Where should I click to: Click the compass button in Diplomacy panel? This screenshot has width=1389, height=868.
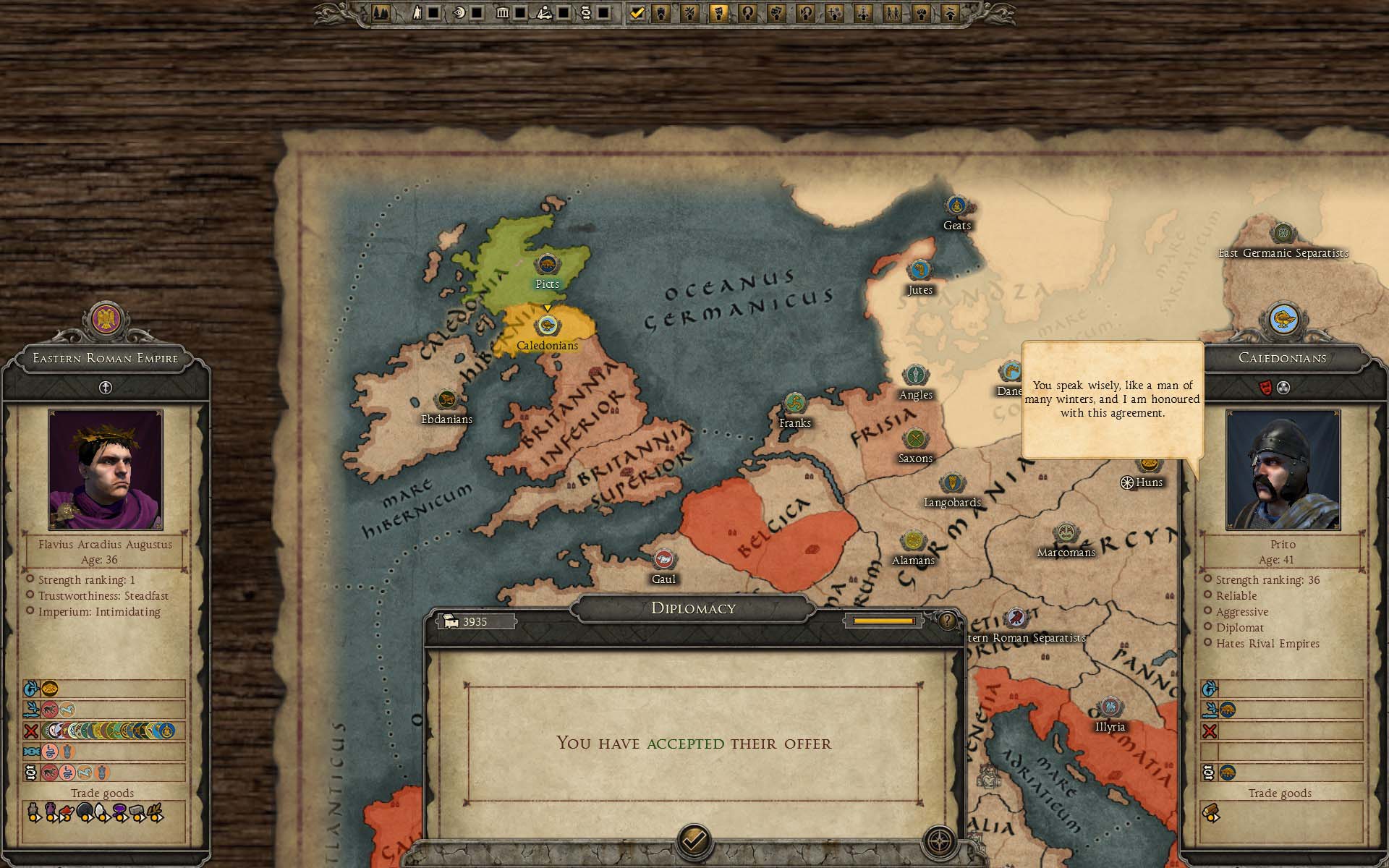tap(940, 842)
